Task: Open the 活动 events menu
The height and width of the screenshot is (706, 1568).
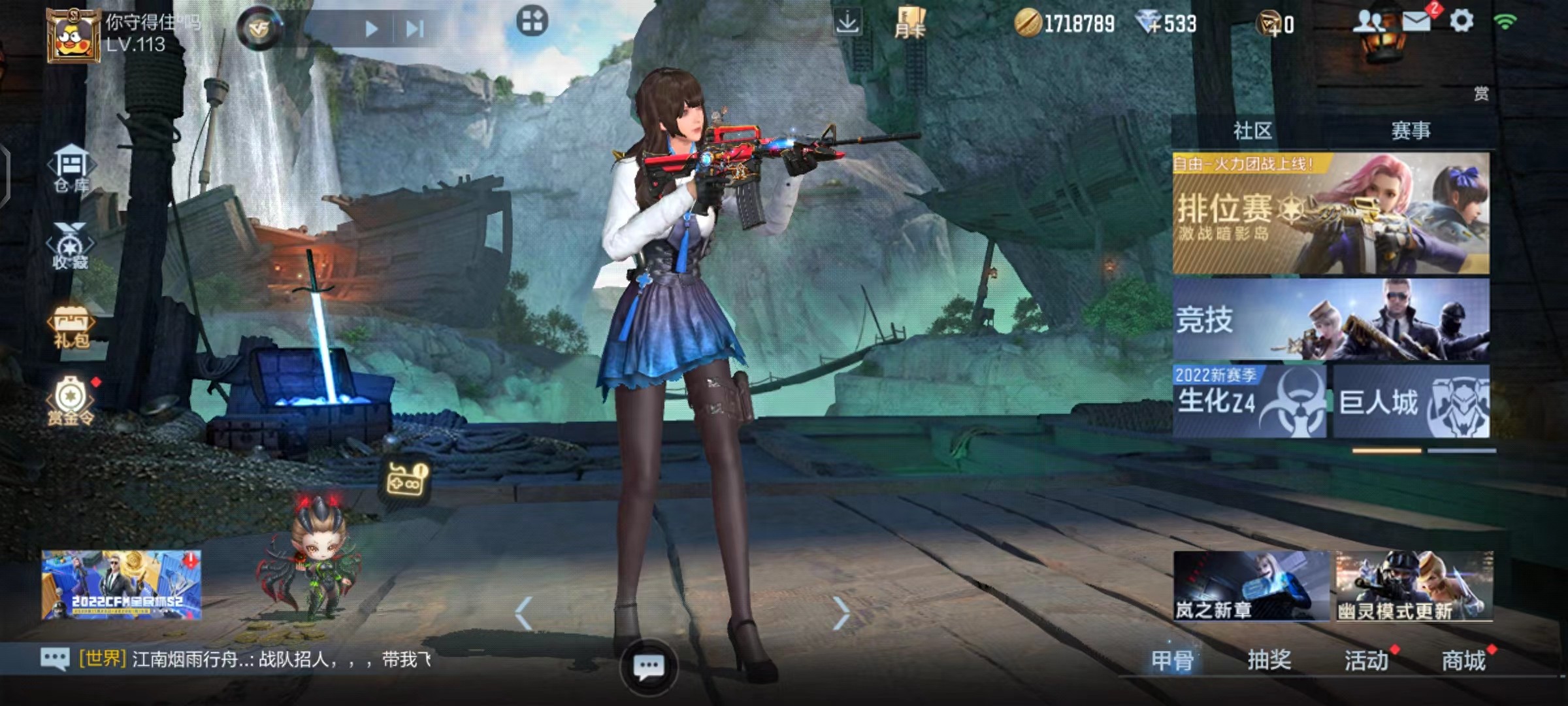Action: point(1366,660)
